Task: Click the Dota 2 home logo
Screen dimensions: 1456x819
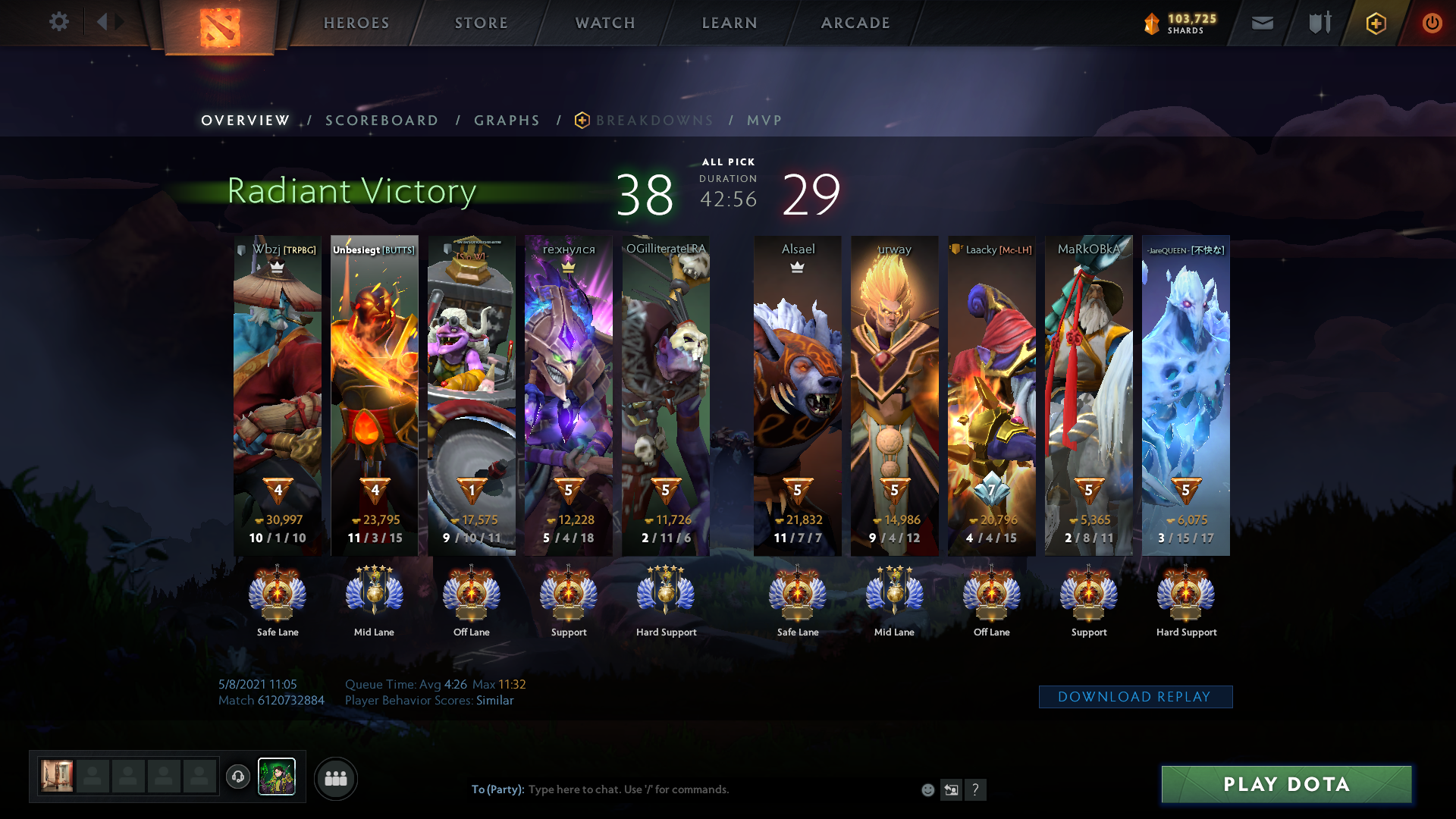Action: tap(220, 27)
